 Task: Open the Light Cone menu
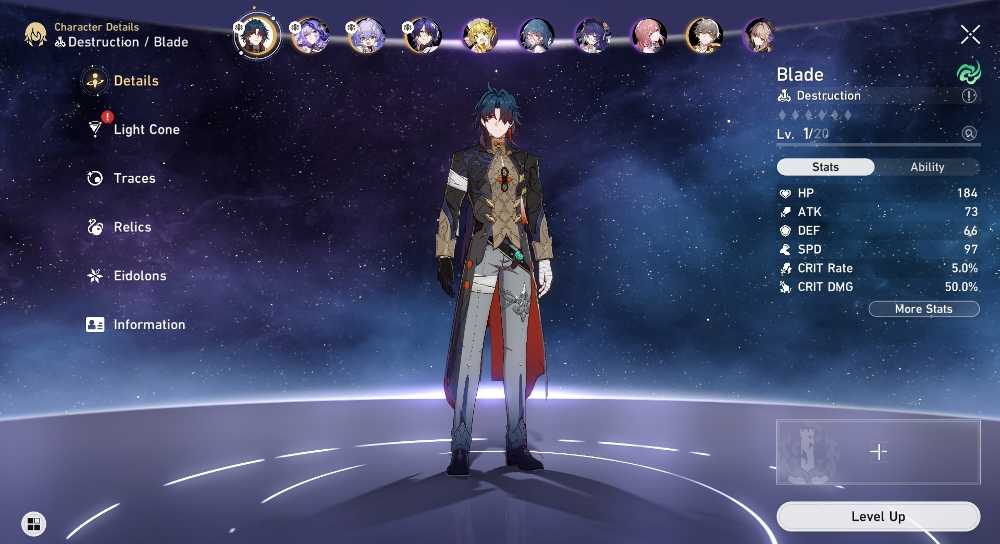click(x=146, y=130)
